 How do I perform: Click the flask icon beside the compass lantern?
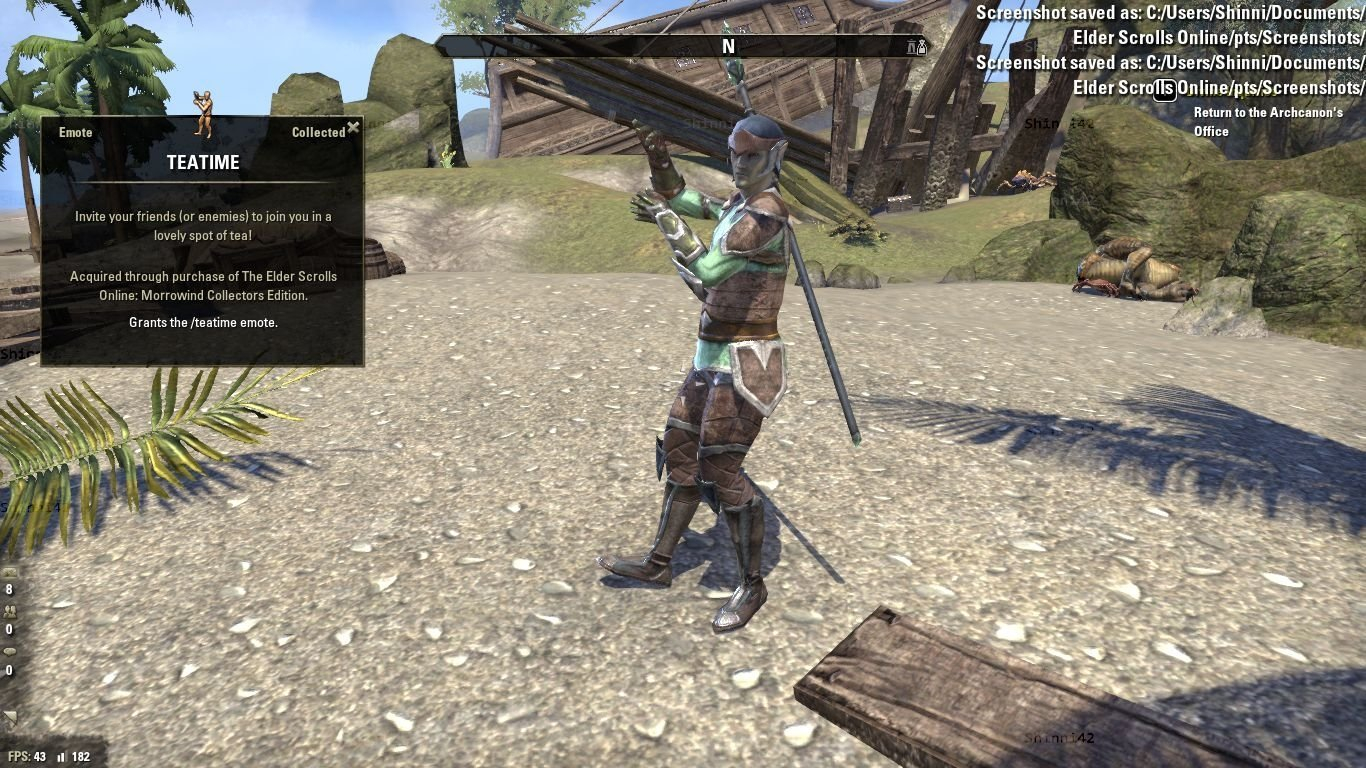click(922, 47)
